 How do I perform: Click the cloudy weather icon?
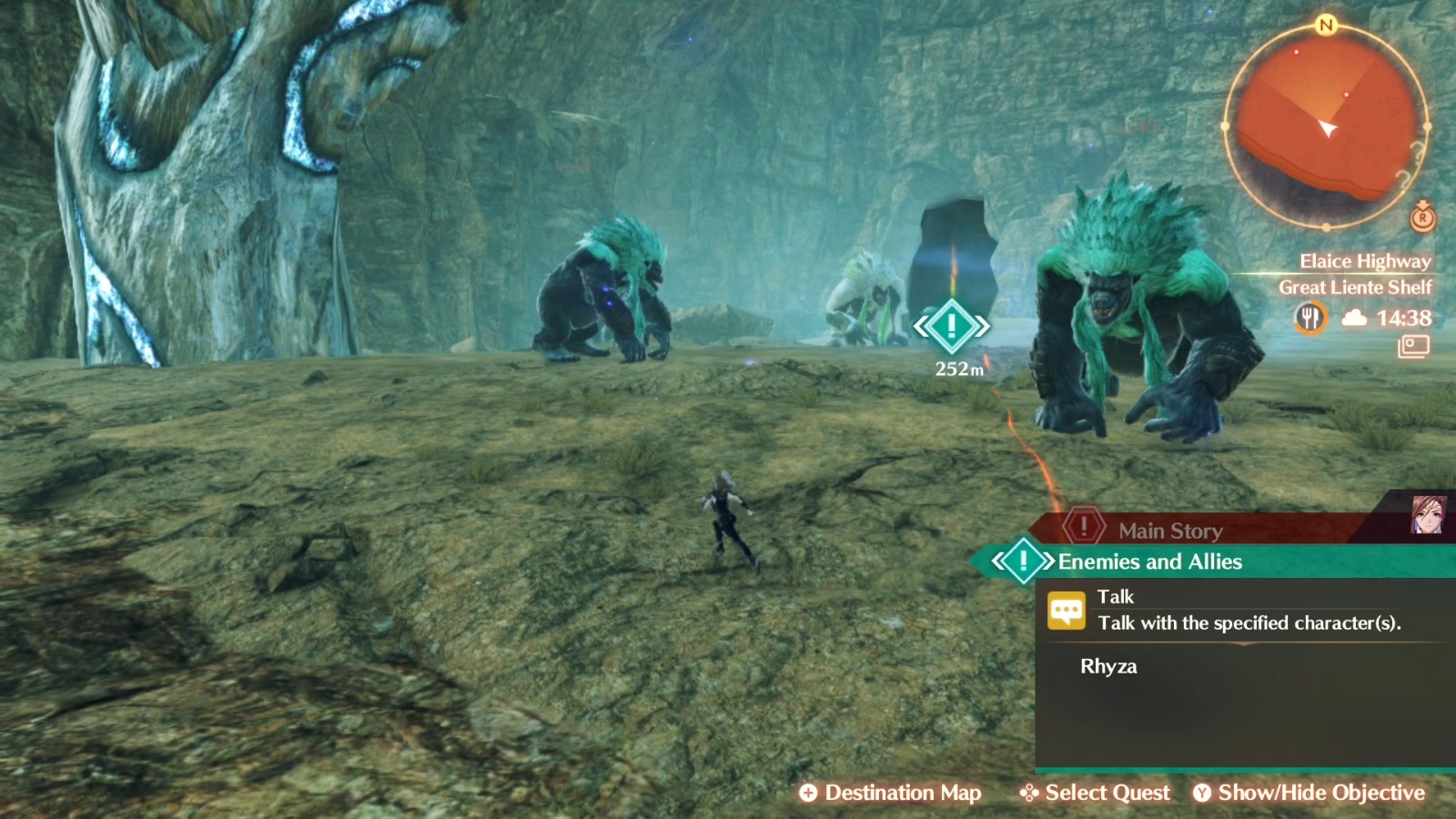click(x=1355, y=318)
